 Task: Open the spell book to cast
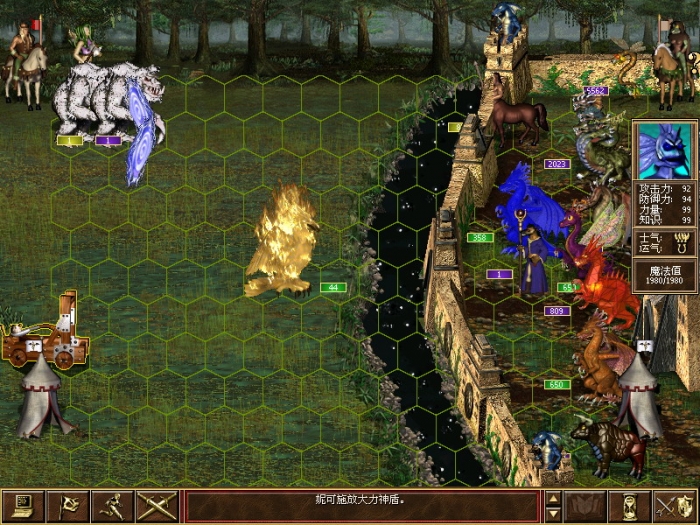(x=585, y=506)
